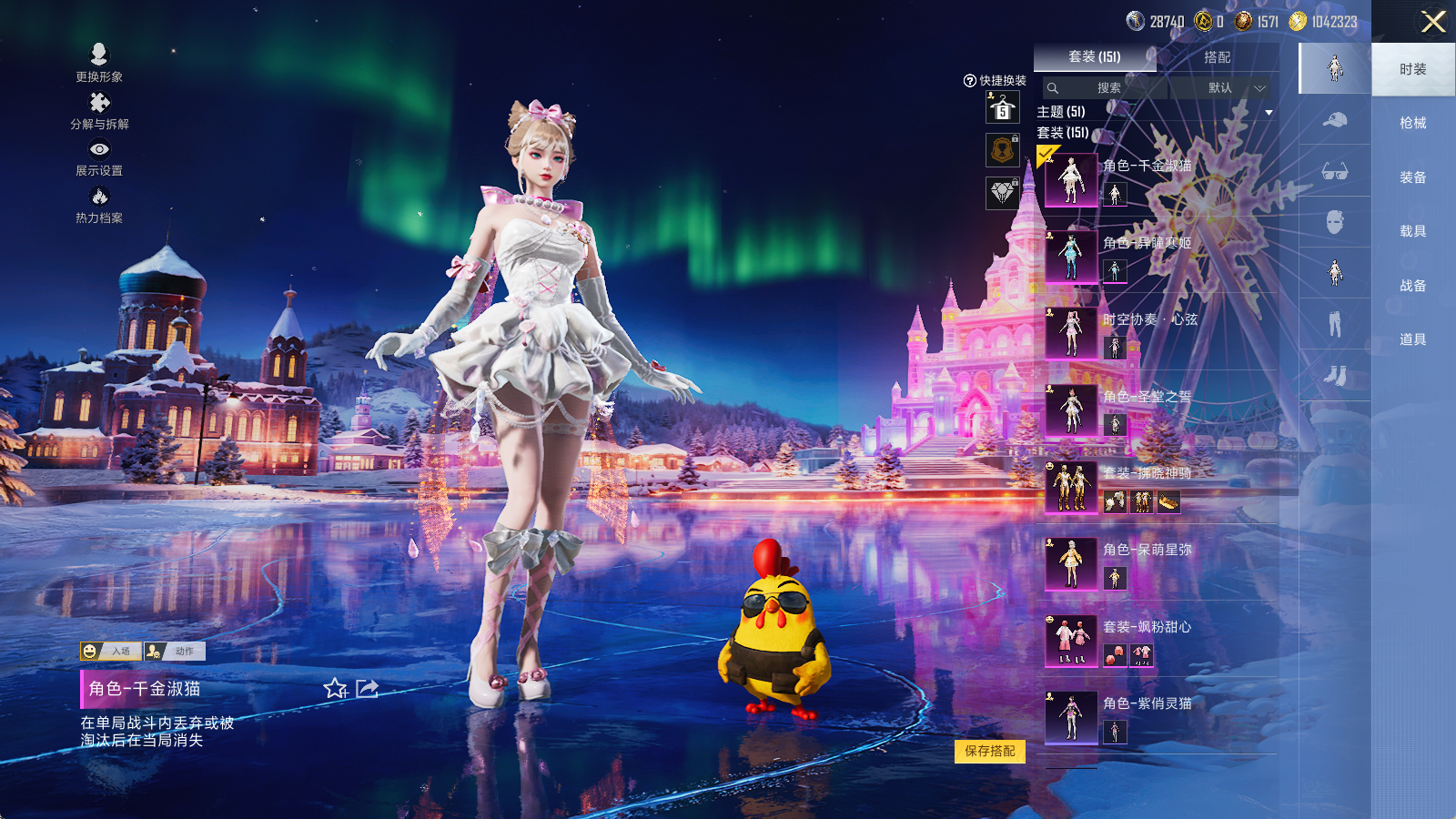The width and height of the screenshot is (1456, 819).
Task: Switch to the 搭配 tab
Action: [1217, 57]
